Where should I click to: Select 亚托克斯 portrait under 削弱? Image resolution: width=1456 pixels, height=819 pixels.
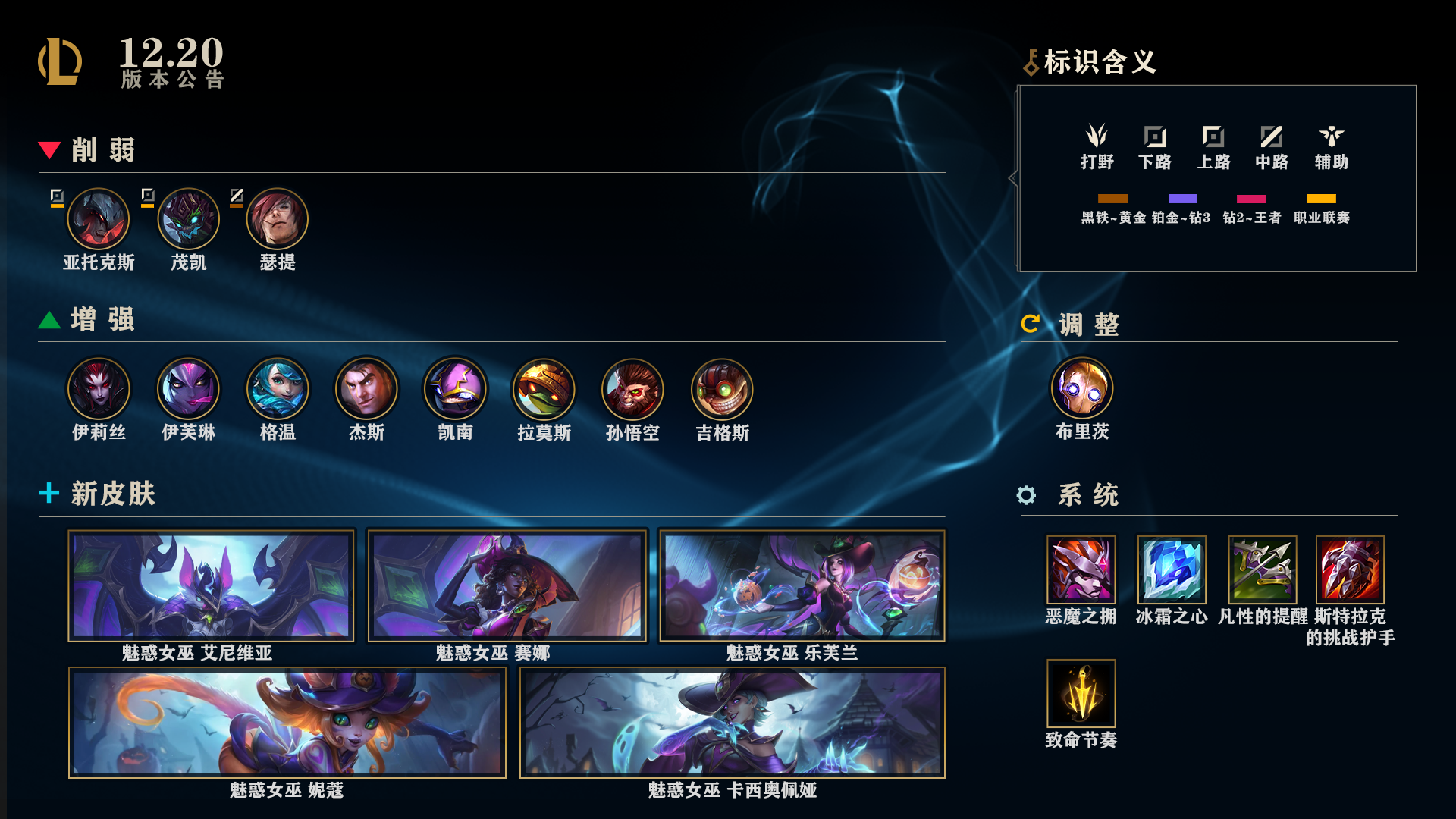click(x=99, y=220)
